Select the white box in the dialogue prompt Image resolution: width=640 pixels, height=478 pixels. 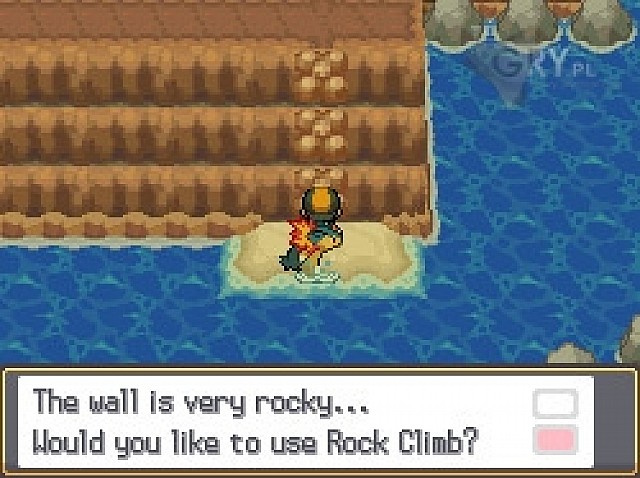tap(555, 404)
